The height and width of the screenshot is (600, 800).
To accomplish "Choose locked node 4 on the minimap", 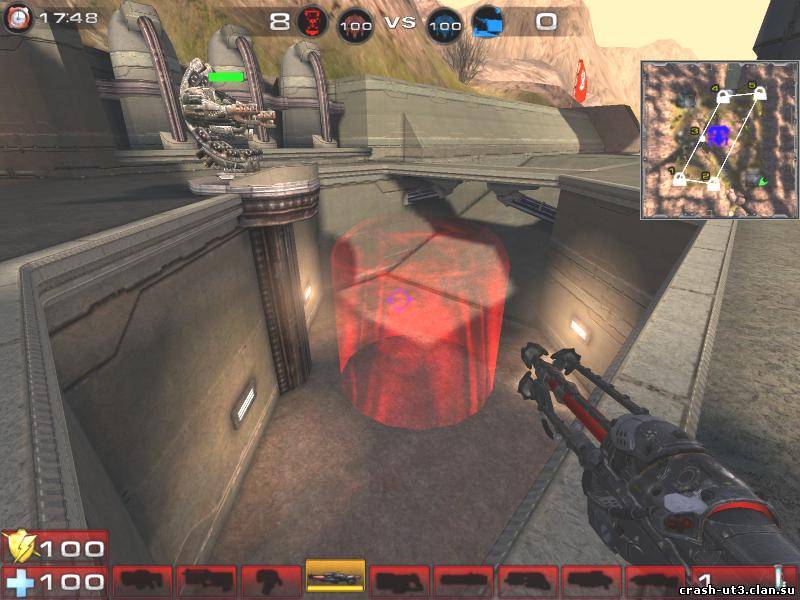I will pos(722,95).
